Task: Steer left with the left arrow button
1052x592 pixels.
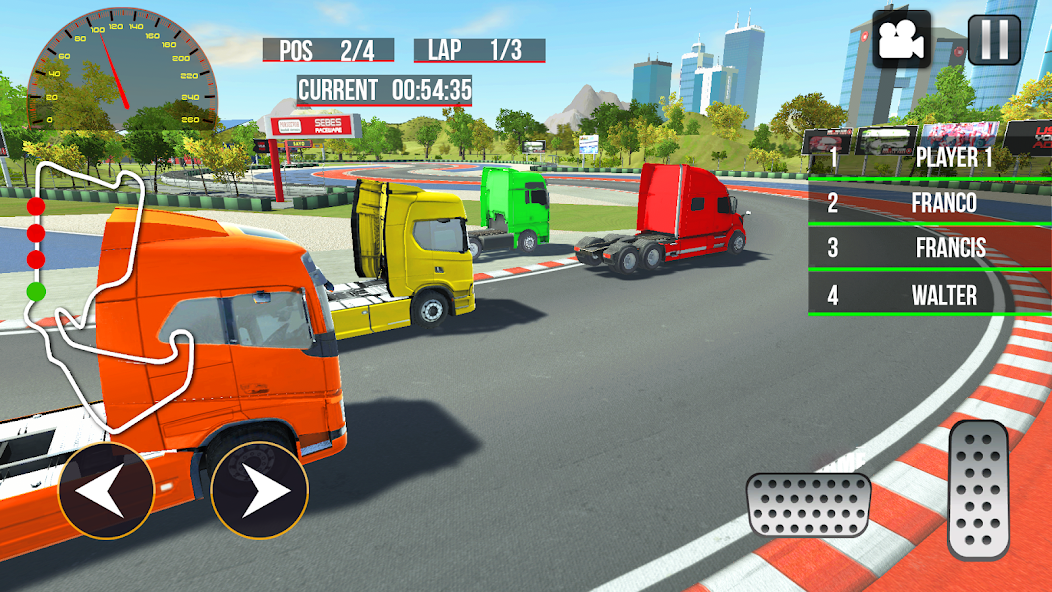Action: (106, 491)
